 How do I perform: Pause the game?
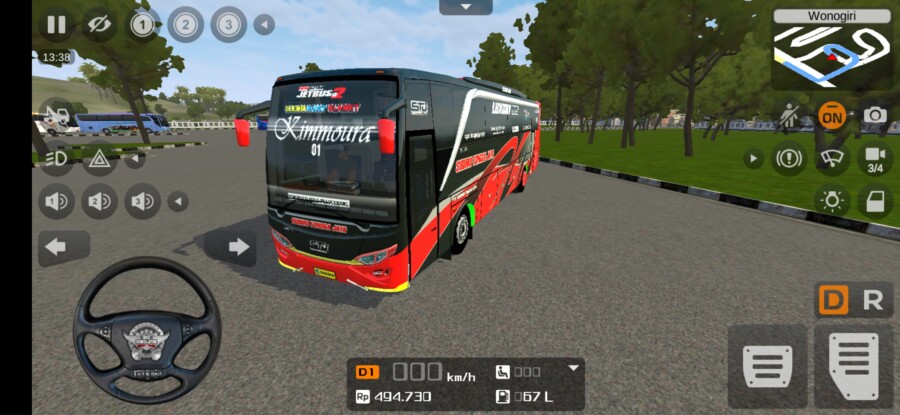56,24
